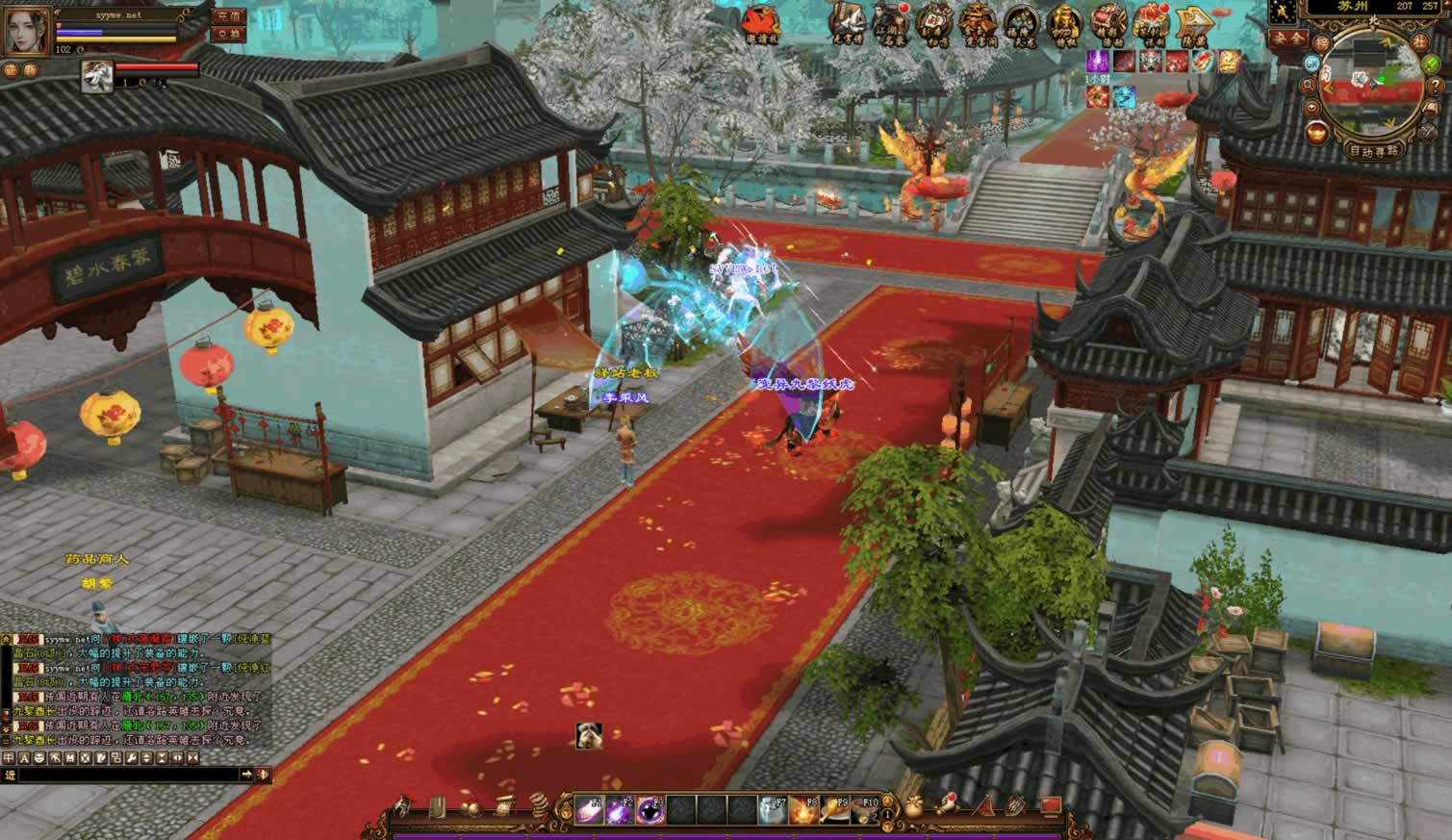Viewport: 1452px width, 840px height.
Task: Click the purple lightning buff icon
Action: click(1098, 63)
